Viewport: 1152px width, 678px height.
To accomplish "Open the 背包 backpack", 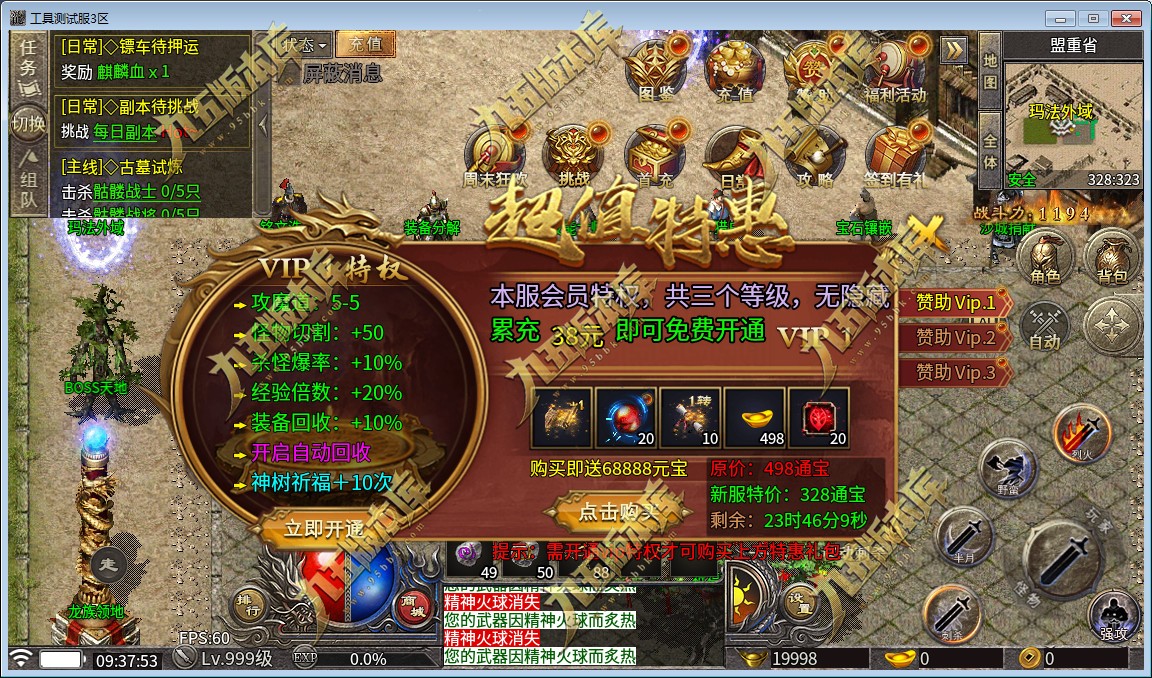I will [x=1110, y=258].
